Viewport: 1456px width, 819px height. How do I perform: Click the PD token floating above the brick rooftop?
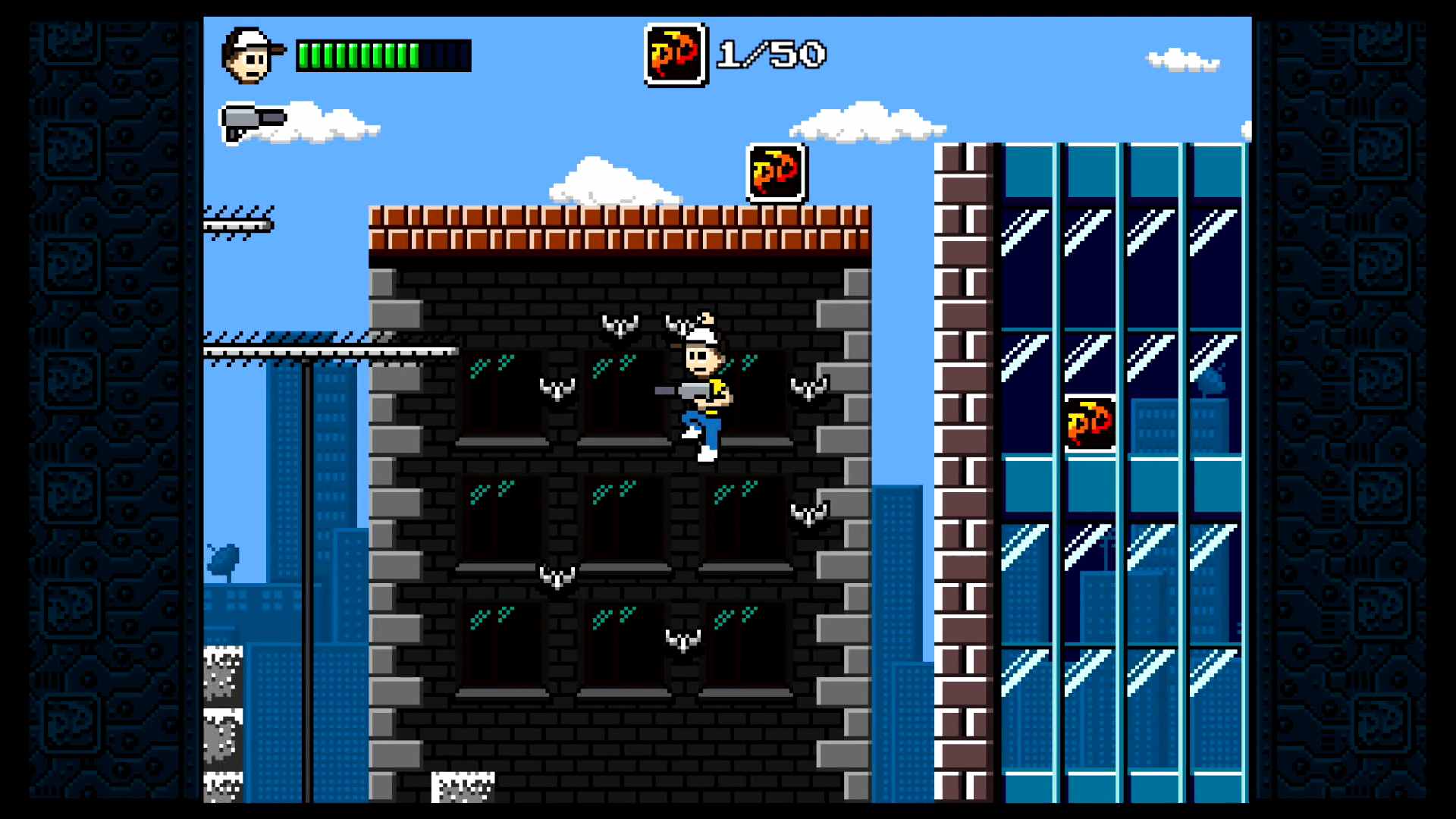(775, 174)
